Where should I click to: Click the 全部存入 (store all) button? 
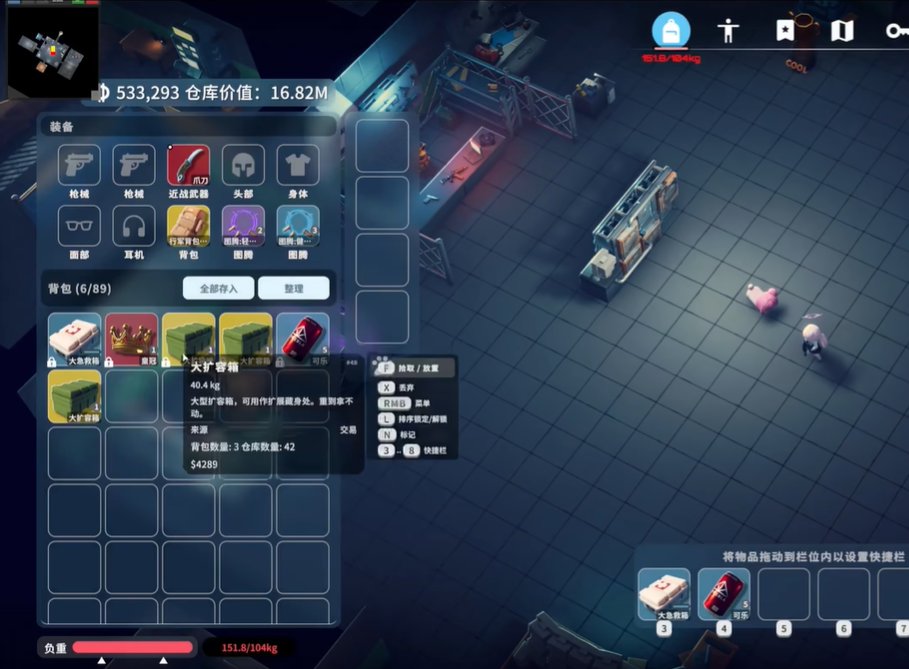[x=218, y=288]
